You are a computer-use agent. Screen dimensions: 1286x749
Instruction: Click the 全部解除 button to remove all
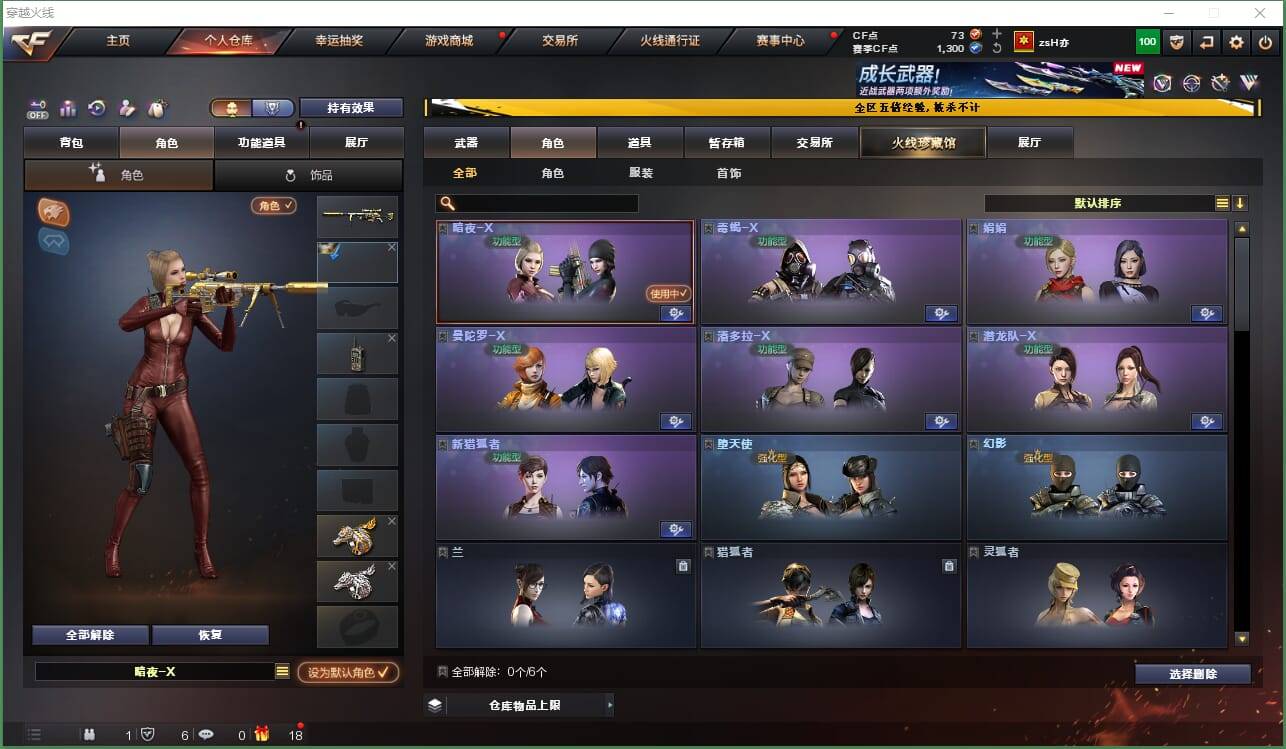pyautogui.click(x=88, y=634)
